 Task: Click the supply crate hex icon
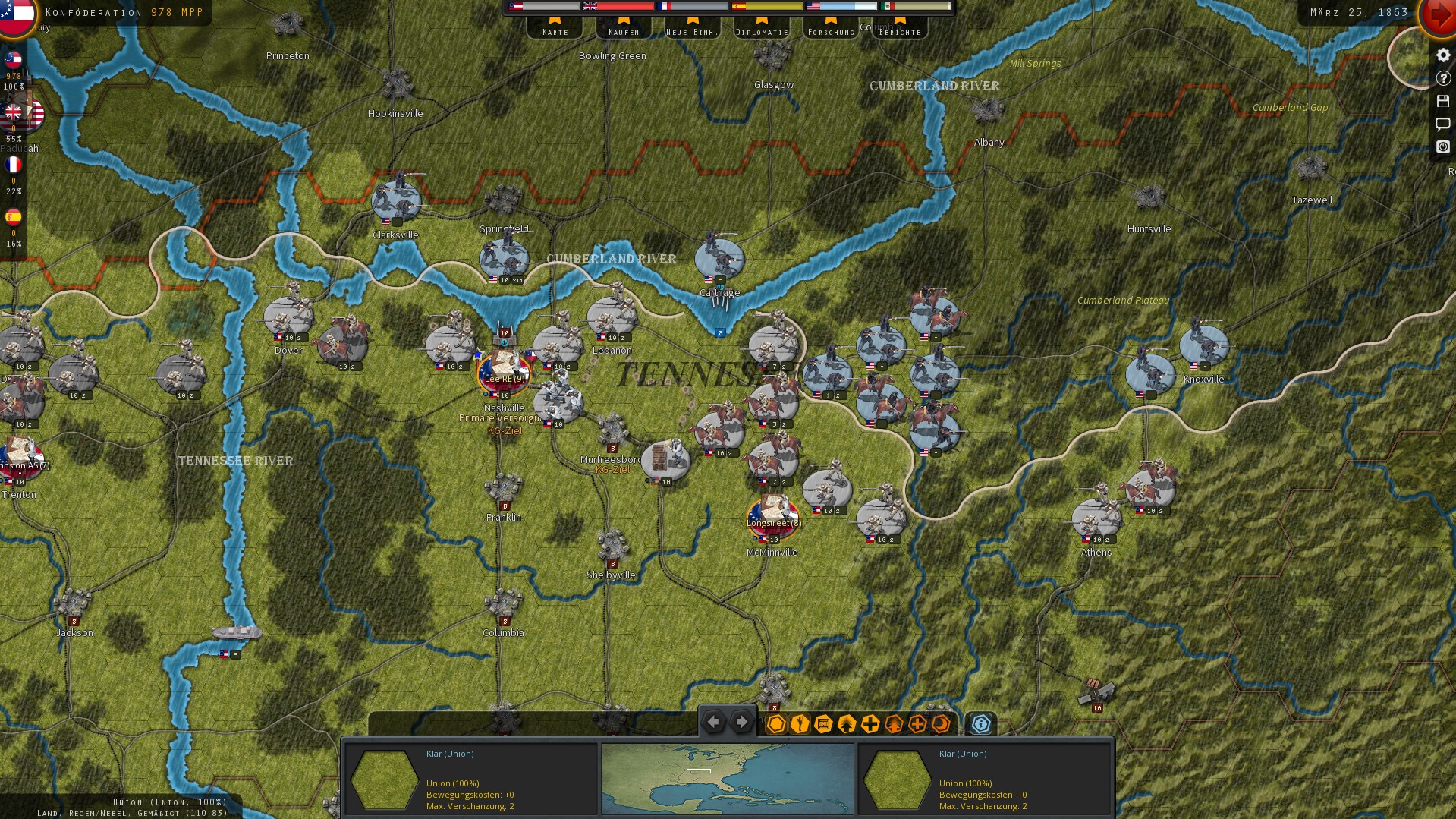822,724
